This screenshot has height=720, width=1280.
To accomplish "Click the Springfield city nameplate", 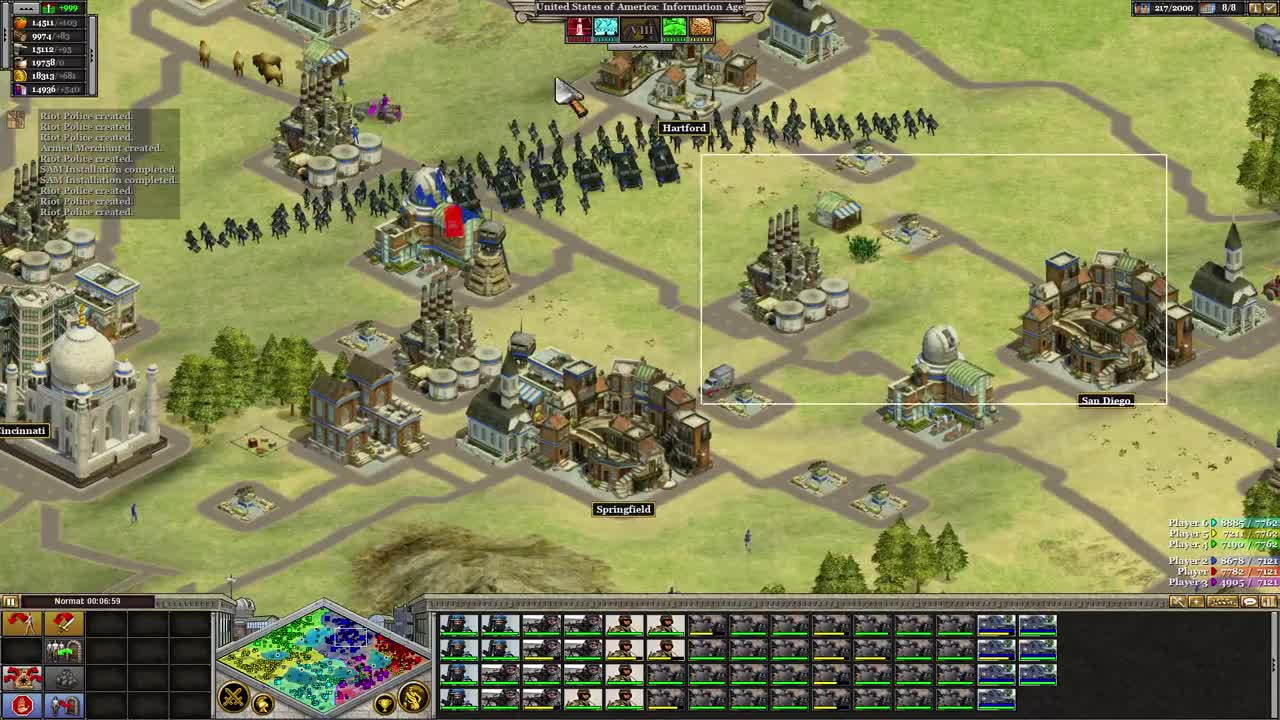I will (x=622, y=509).
